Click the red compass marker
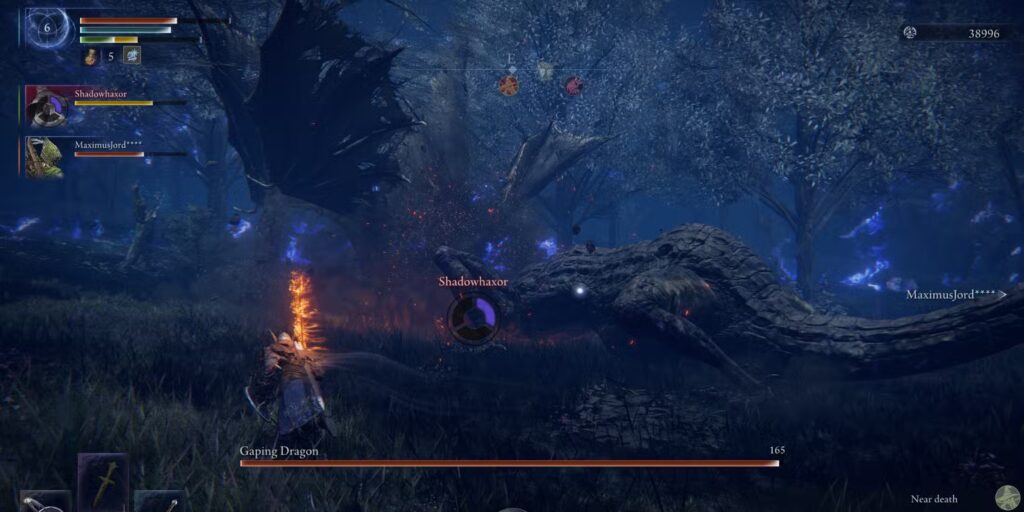Image resolution: width=1024 pixels, height=512 pixels. coord(574,85)
